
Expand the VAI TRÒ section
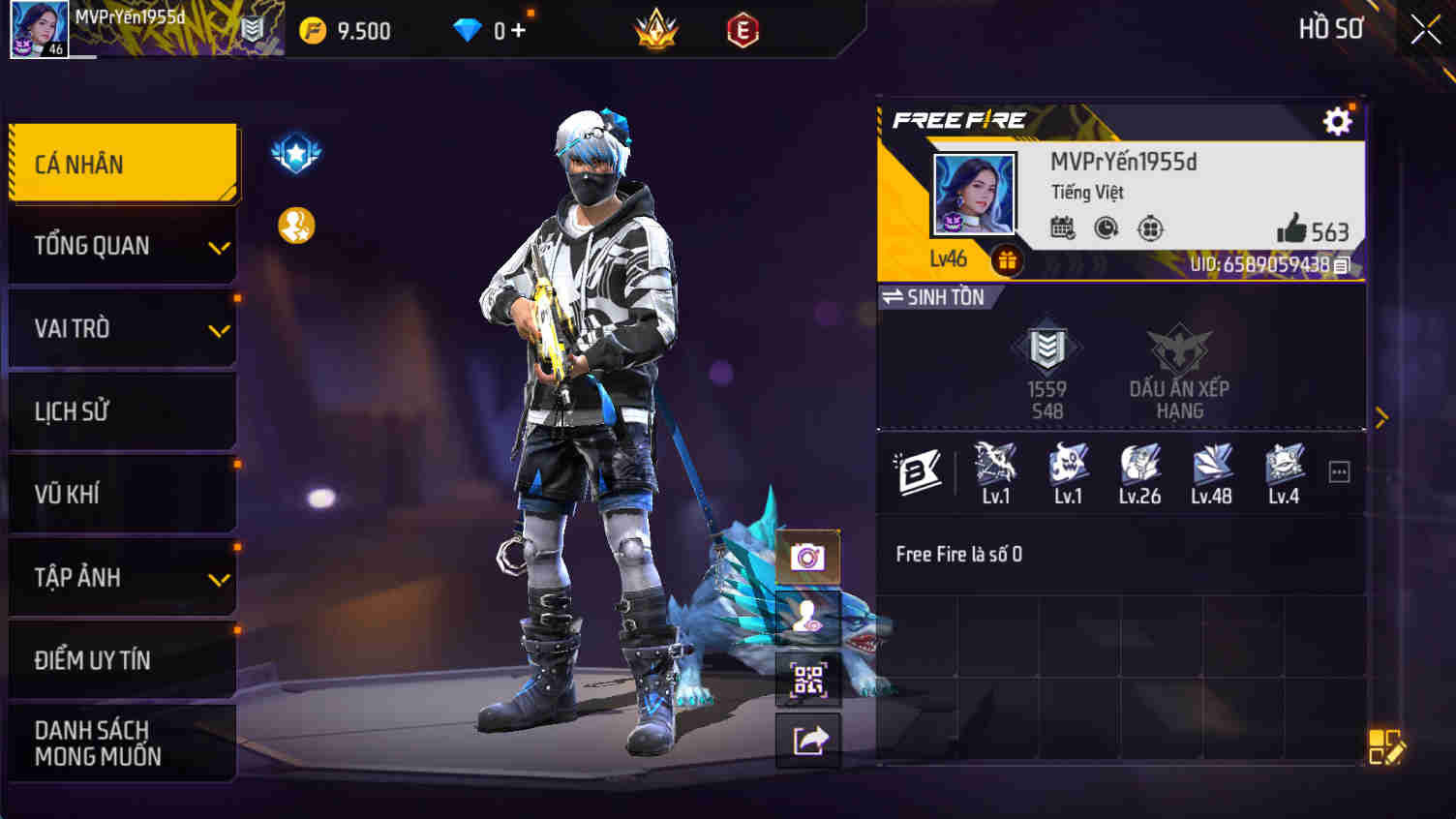tap(122, 328)
